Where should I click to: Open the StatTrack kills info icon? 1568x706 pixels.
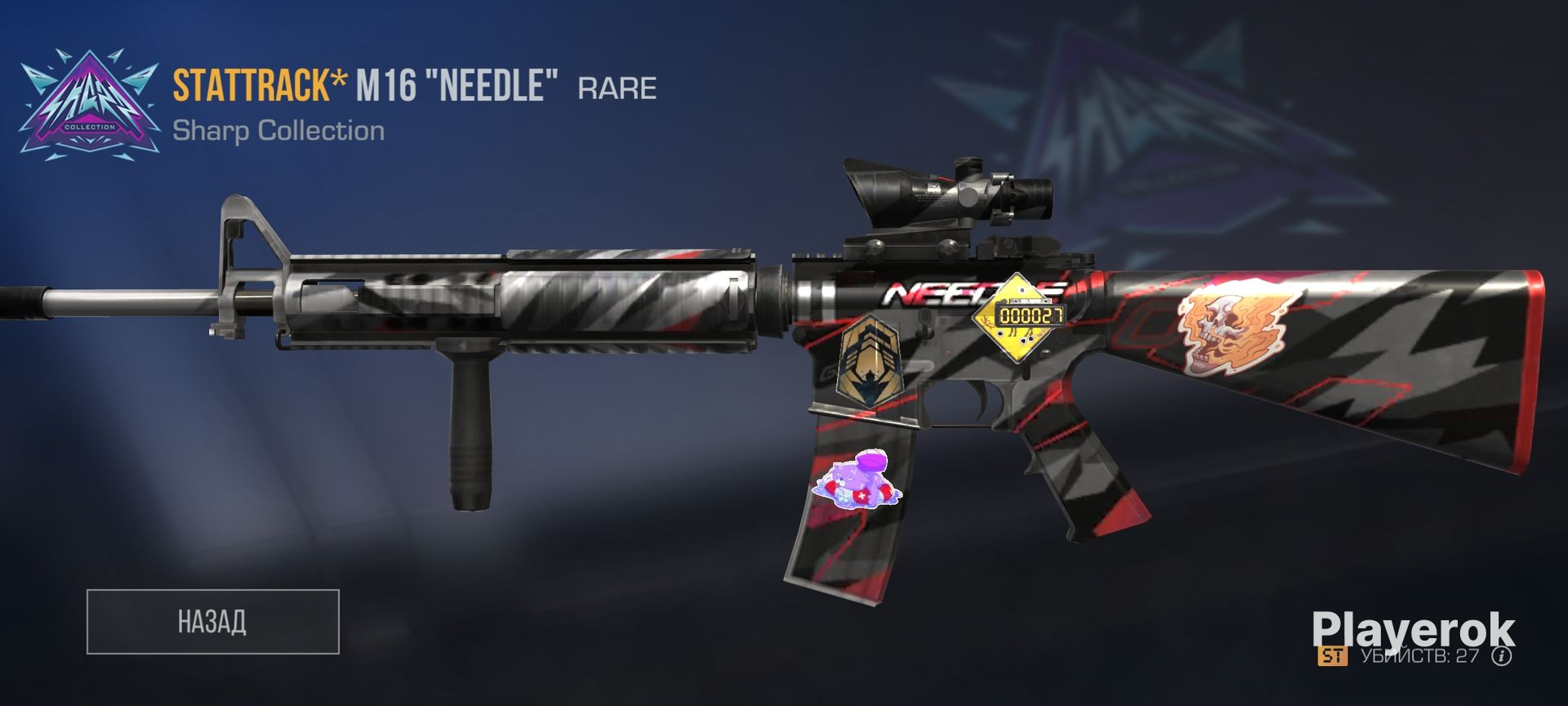point(1502,656)
